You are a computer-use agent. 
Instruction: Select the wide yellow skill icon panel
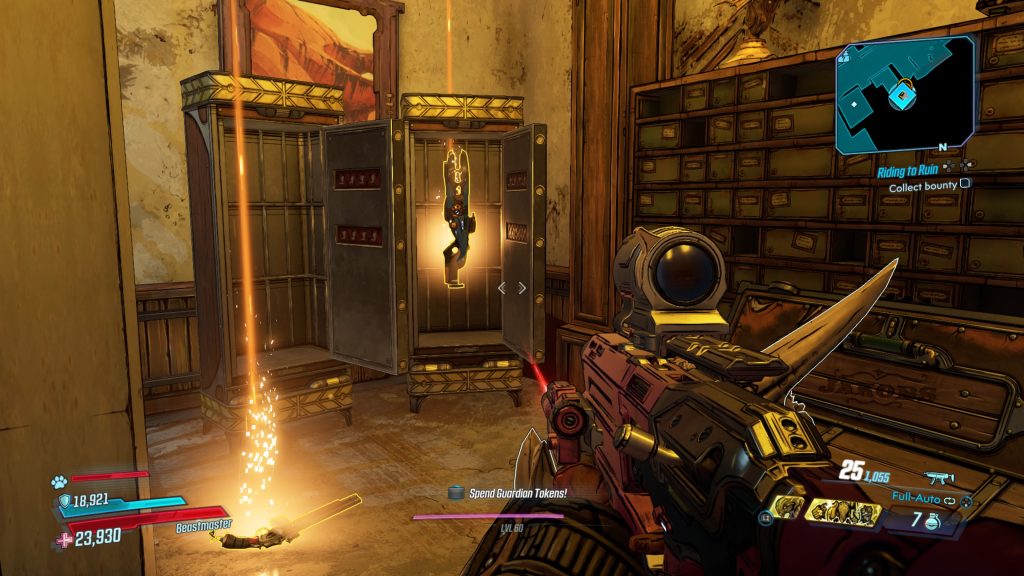(843, 512)
